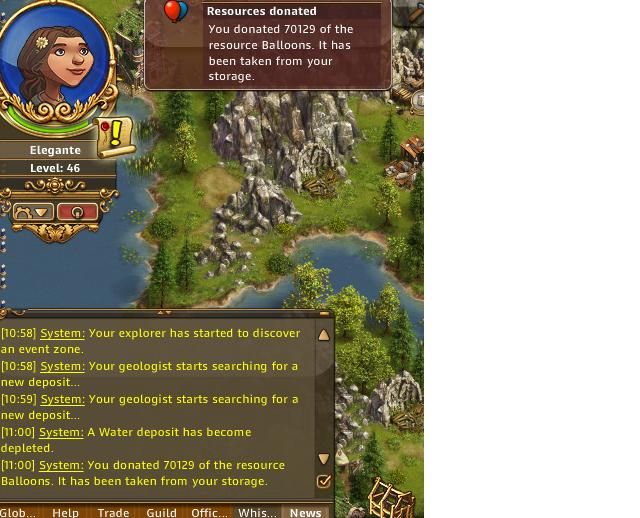Toggle the chat auto-scroll checkbox
The height and width of the screenshot is (518, 640).
pos(324,481)
